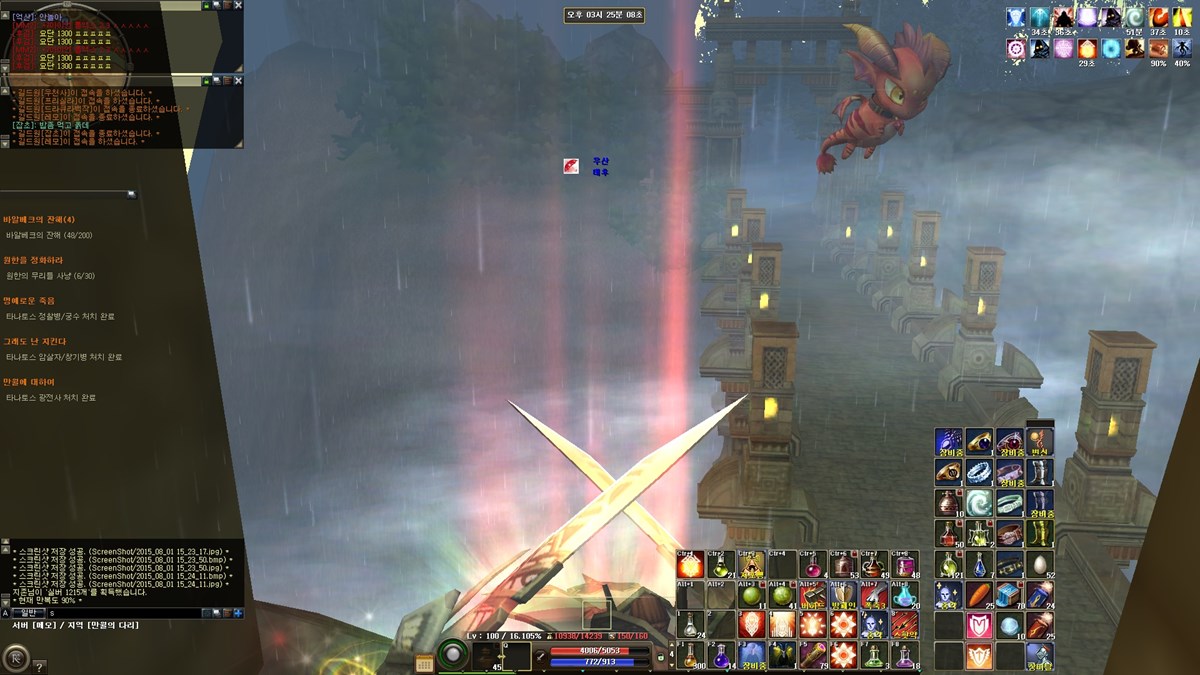The height and width of the screenshot is (675, 1200).
Task: Select the orange carrot item slot
Action: (x=979, y=596)
